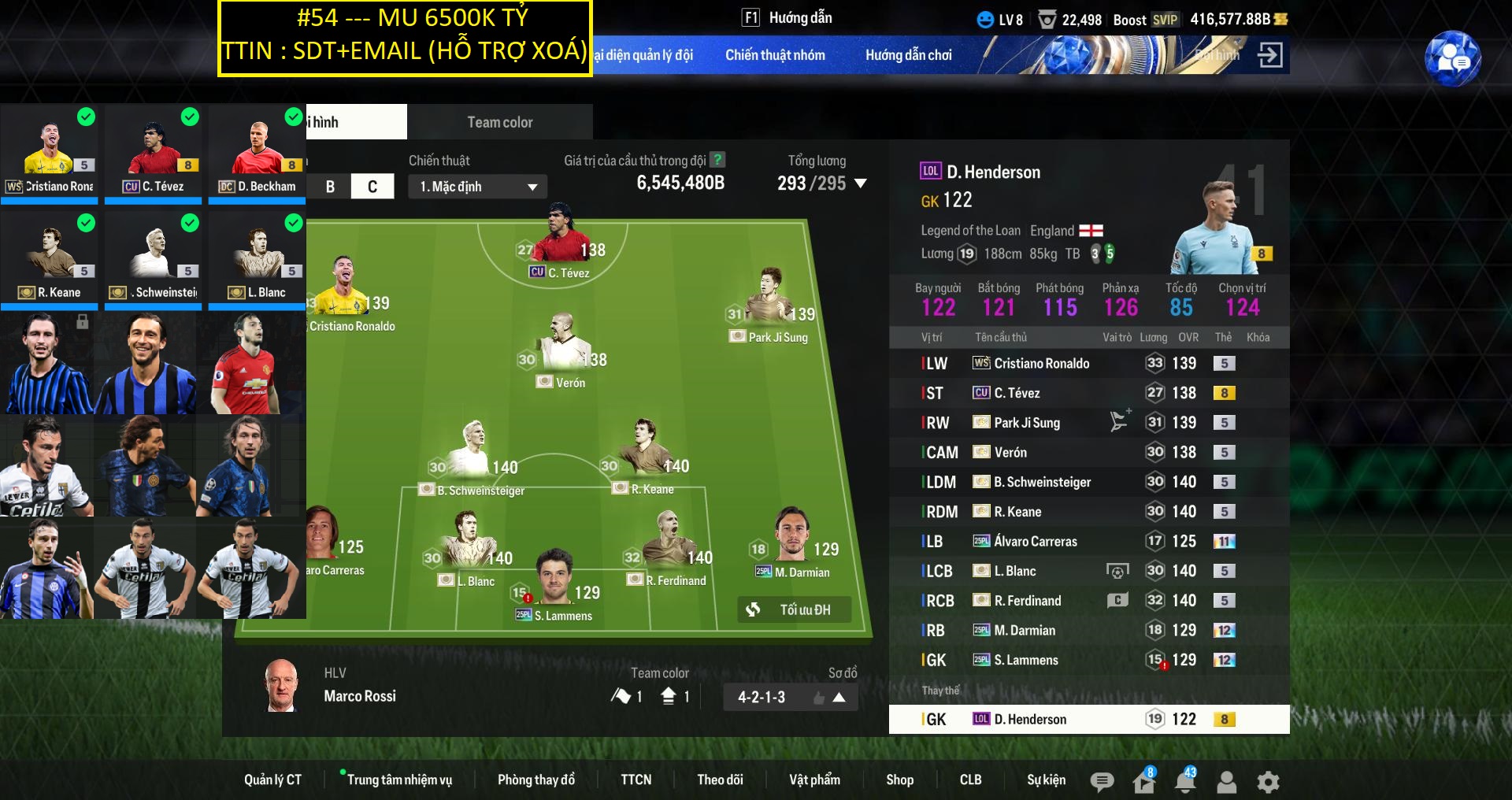The width and height of the screenshot is (1512, 800).
Task: Open the 4-2-1-3 formation selector
Action: click(x=791, y=697)
